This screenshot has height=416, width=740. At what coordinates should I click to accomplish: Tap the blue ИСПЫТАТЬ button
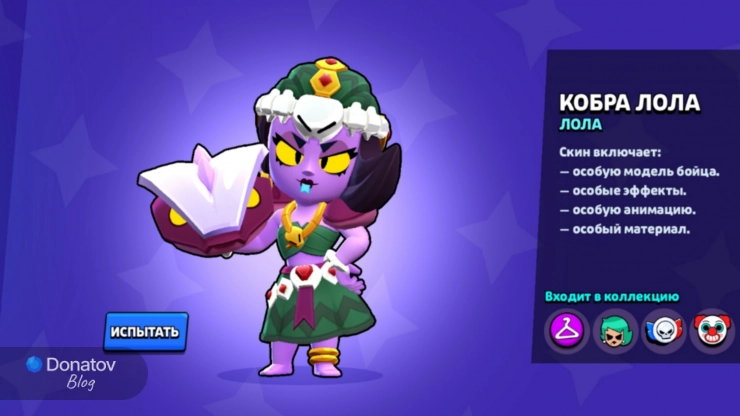(146, 331)
